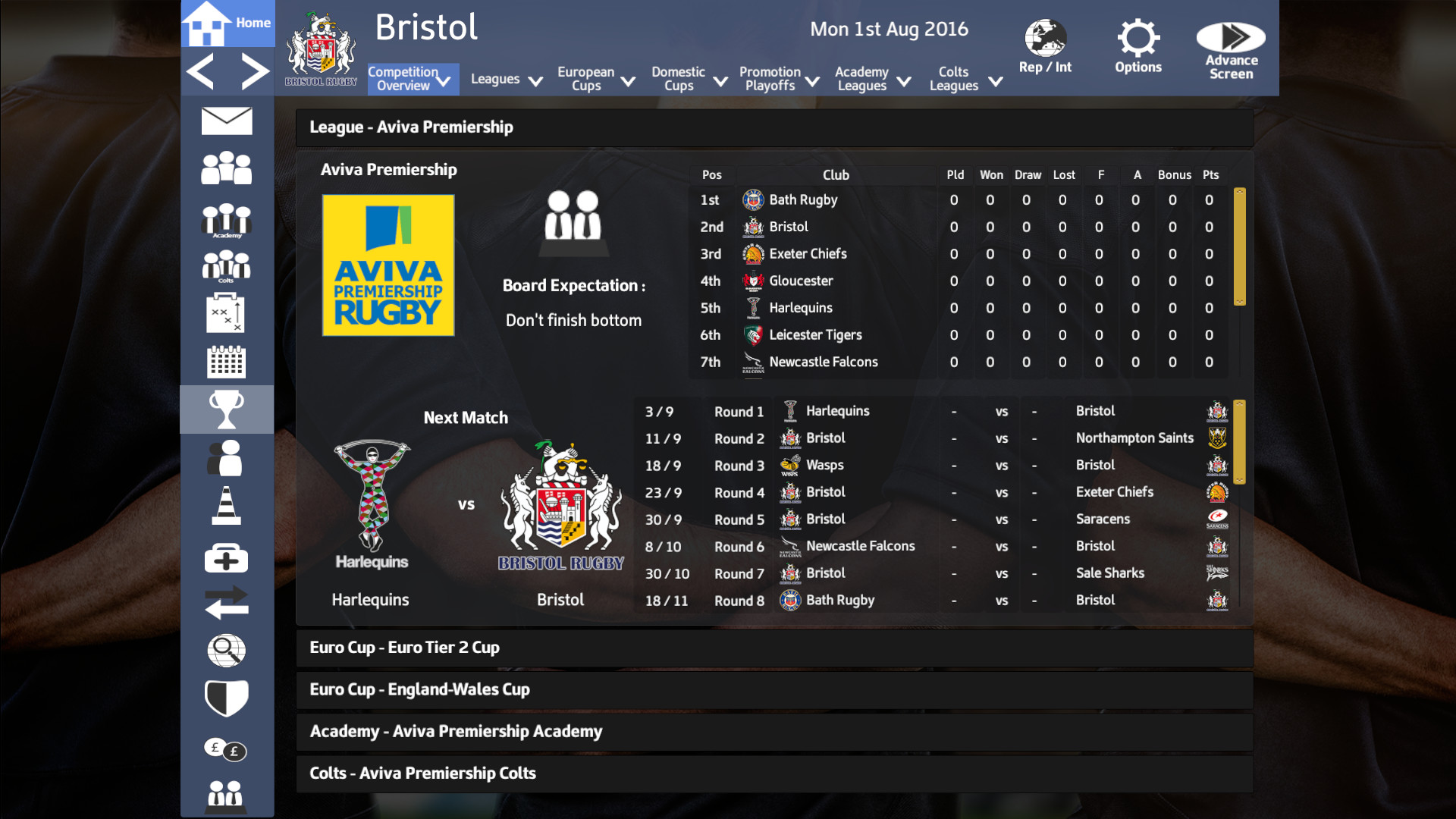
Task: Expand the Euro Tier 2 Cup section
Action: [x=773, y=648]
